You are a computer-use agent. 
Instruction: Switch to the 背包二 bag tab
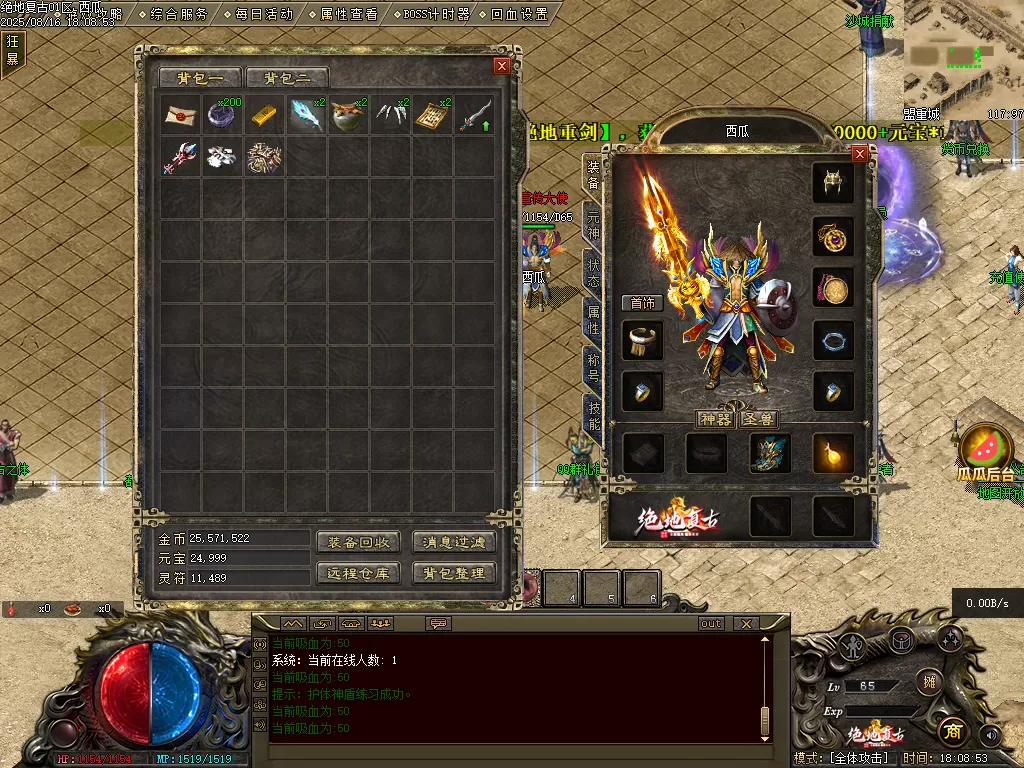tap(287, 78)
